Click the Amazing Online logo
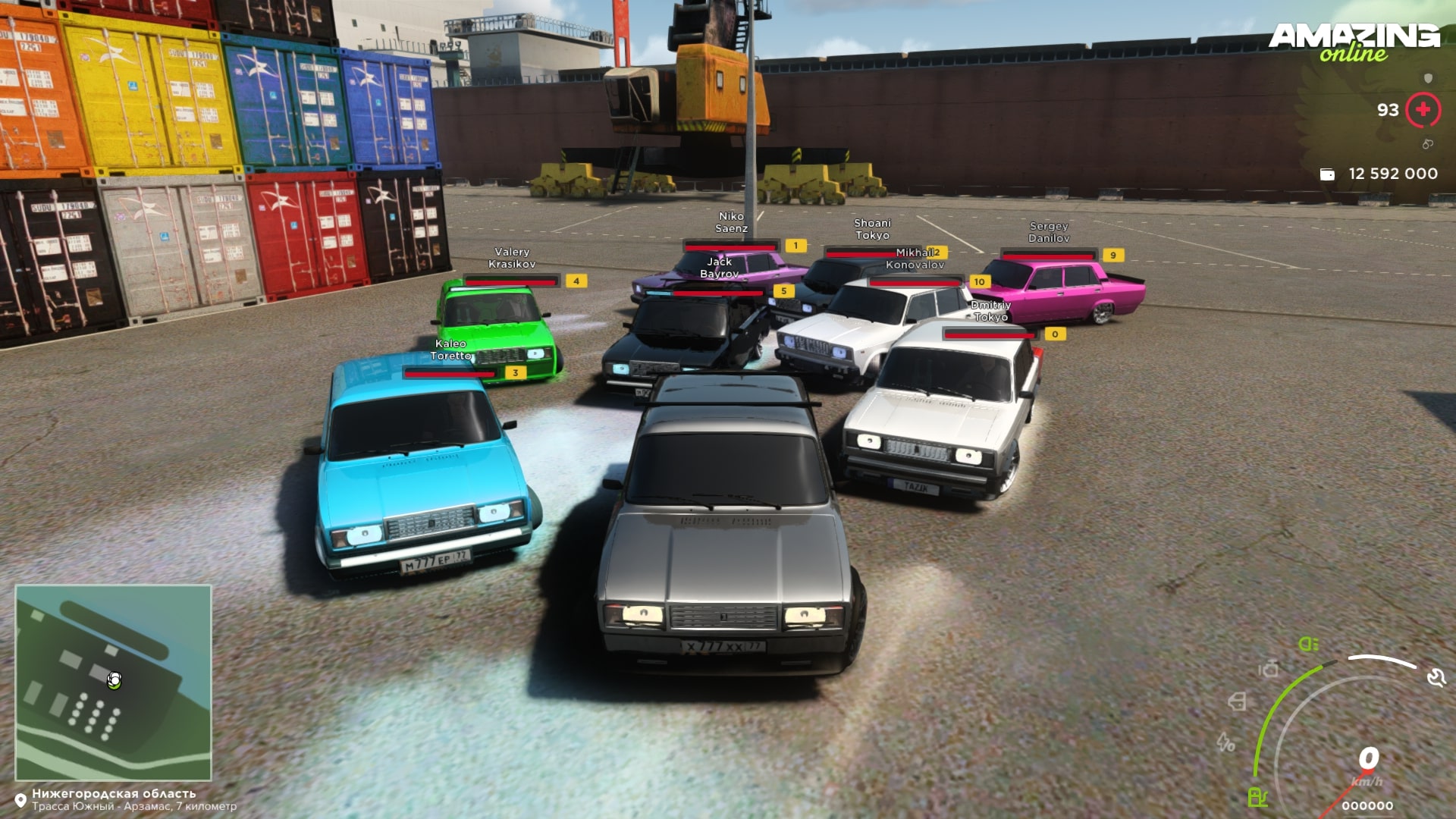The width and height of the screenshot is (1456, 819). point(1354,42)
